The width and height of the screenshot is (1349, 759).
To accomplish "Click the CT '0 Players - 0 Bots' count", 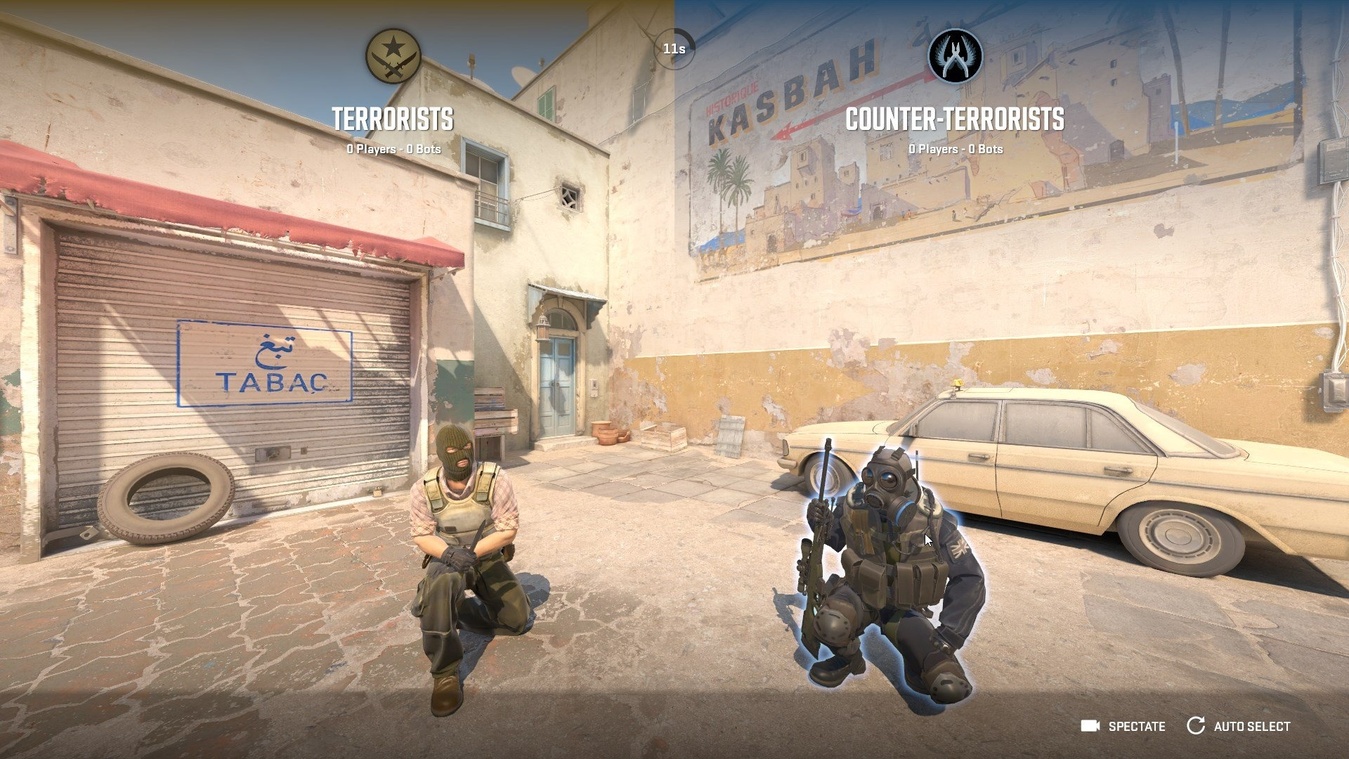I will click(x=955, y=147).
